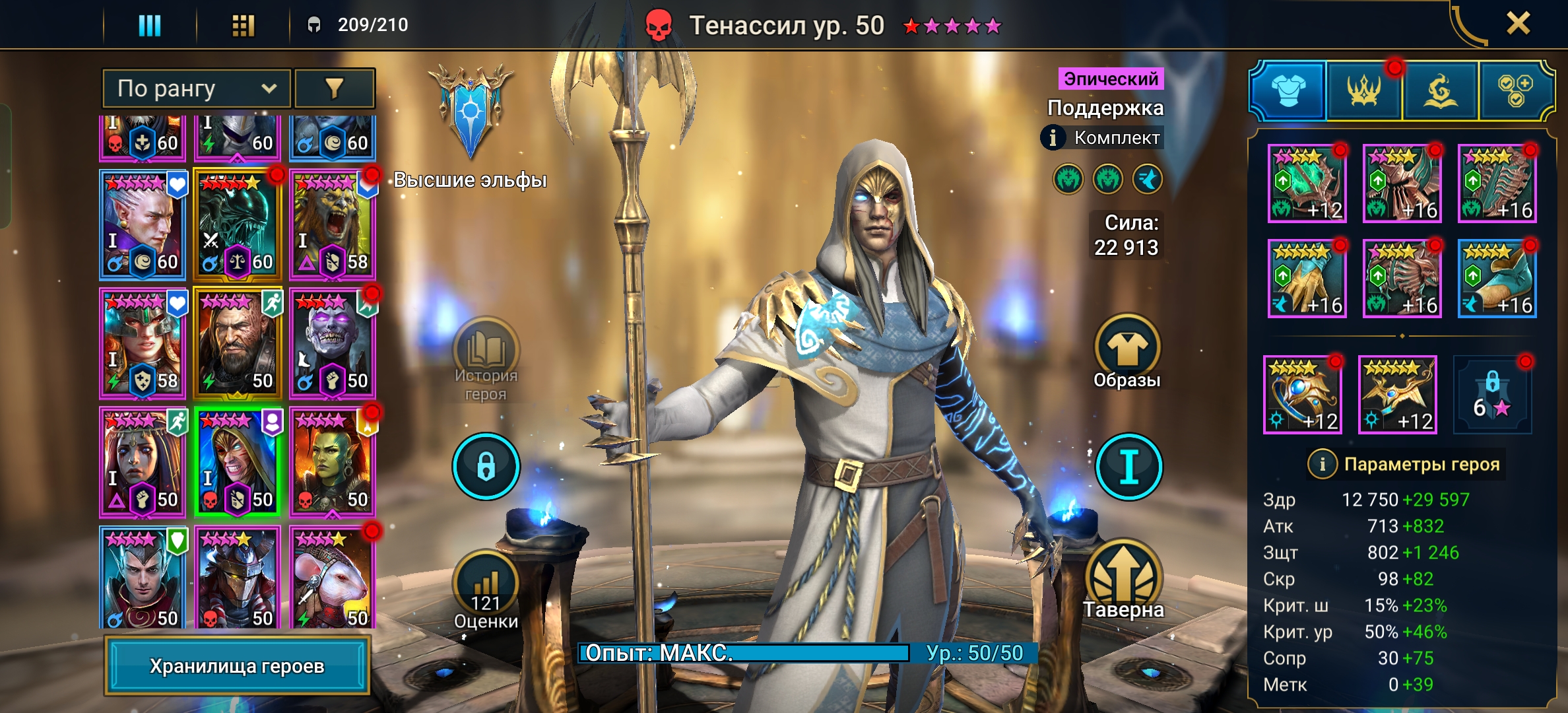Select the boots equipment slot
Image resolution: width=1568 pixels, height=713 pixels.
(1497, 279)
